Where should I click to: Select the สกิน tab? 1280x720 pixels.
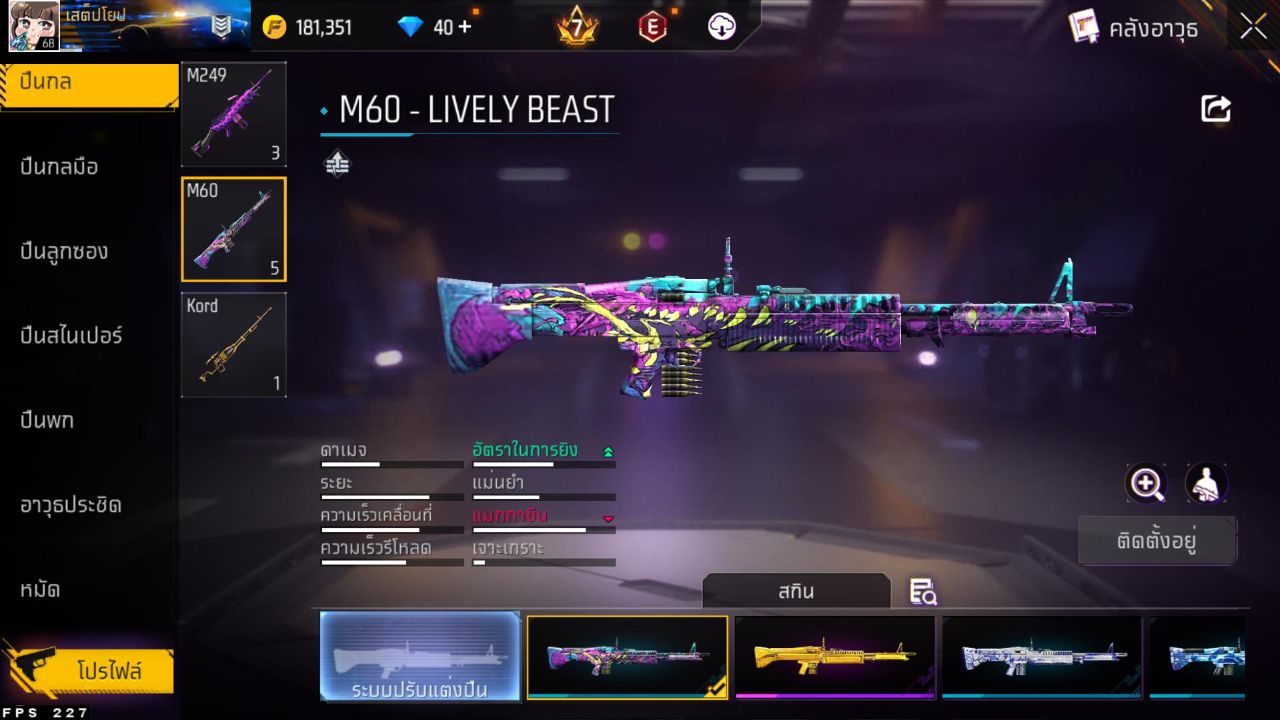tap(798, 591)
